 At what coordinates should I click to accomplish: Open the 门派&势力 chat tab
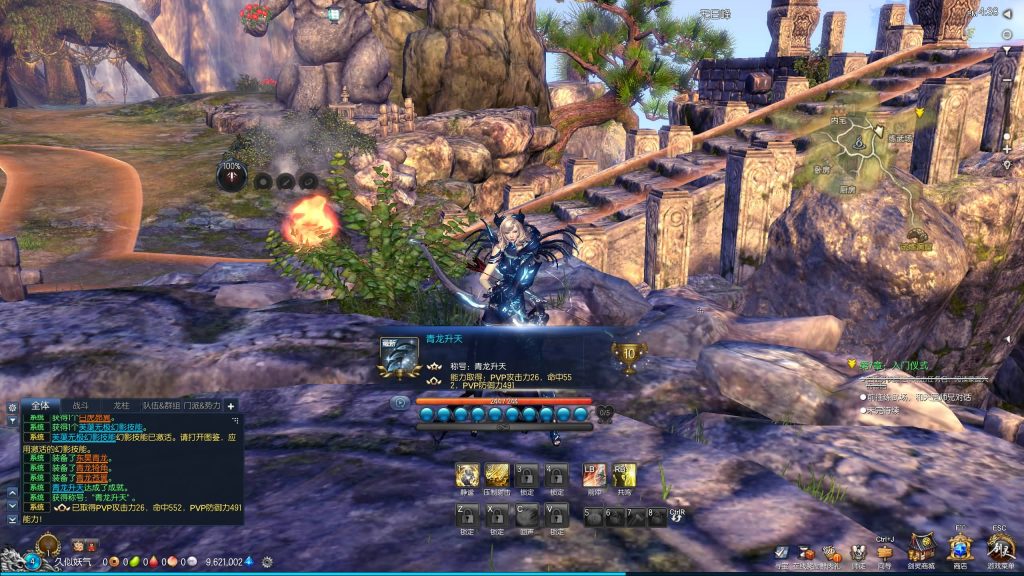click(x=202, y=405)
